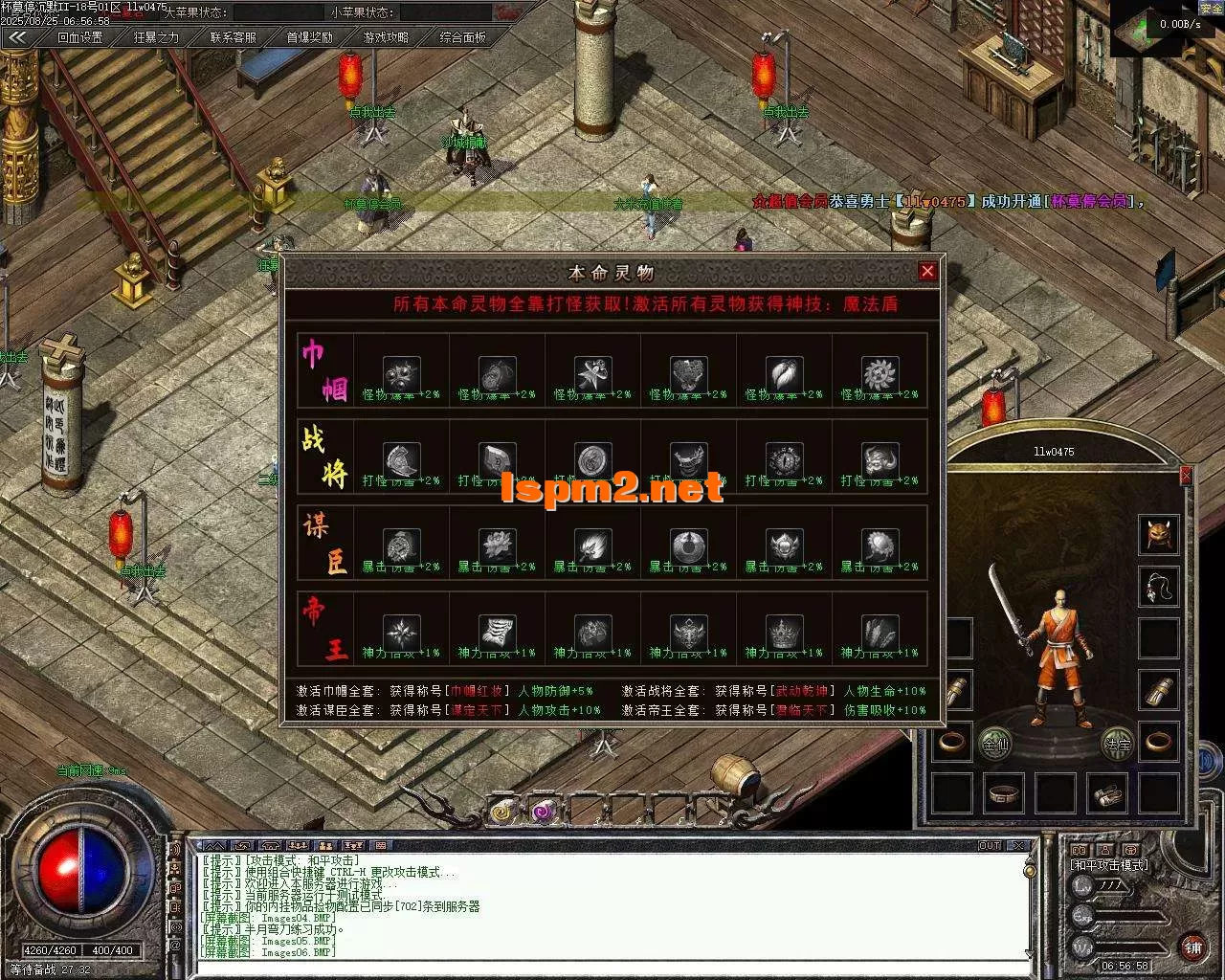
Task: Open the 狂暴之力 menu
Action: [156, 37]
